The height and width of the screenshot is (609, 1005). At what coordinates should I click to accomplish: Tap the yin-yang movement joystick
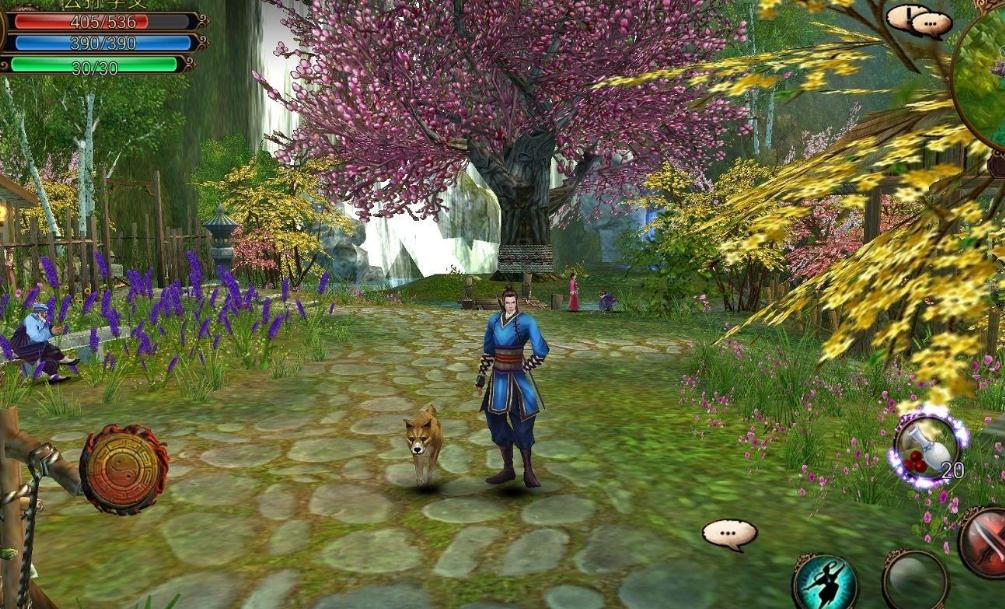[124, 469]
